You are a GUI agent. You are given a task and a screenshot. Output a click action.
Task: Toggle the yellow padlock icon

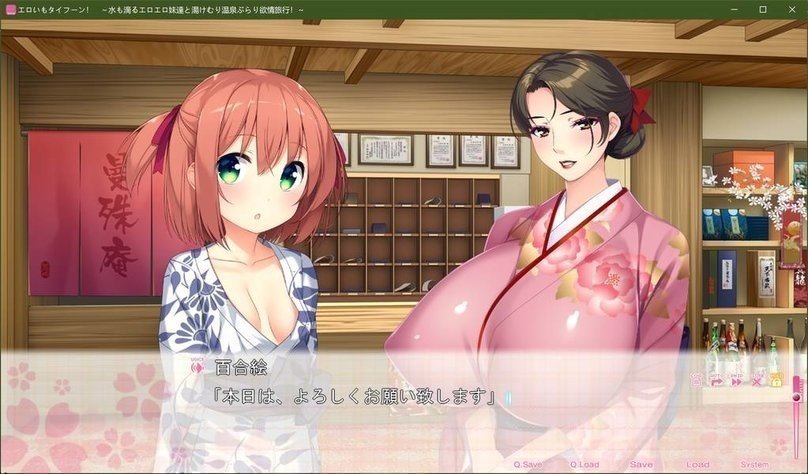point(775,381)
